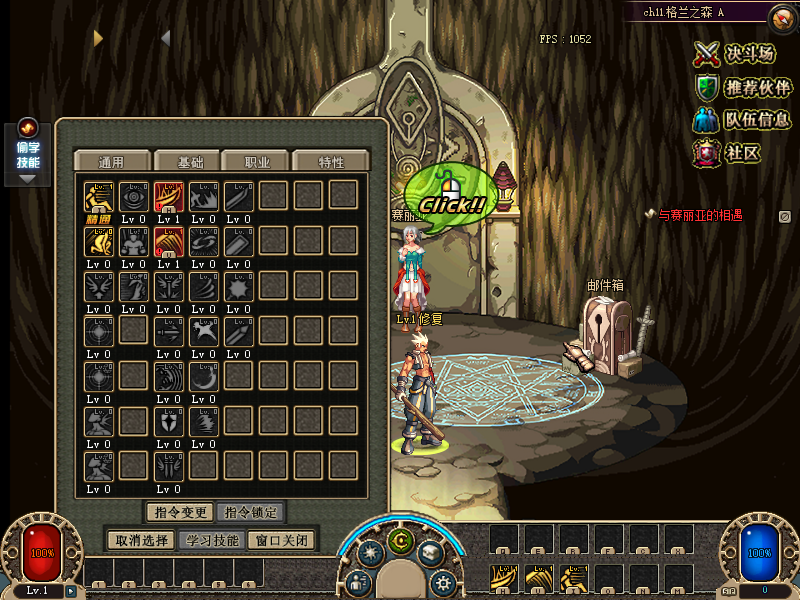Click the round icon beside the area name
Image resolution: width=800 pixels, height=600 pixels.
pyautogui.click(x=782, y=17)
